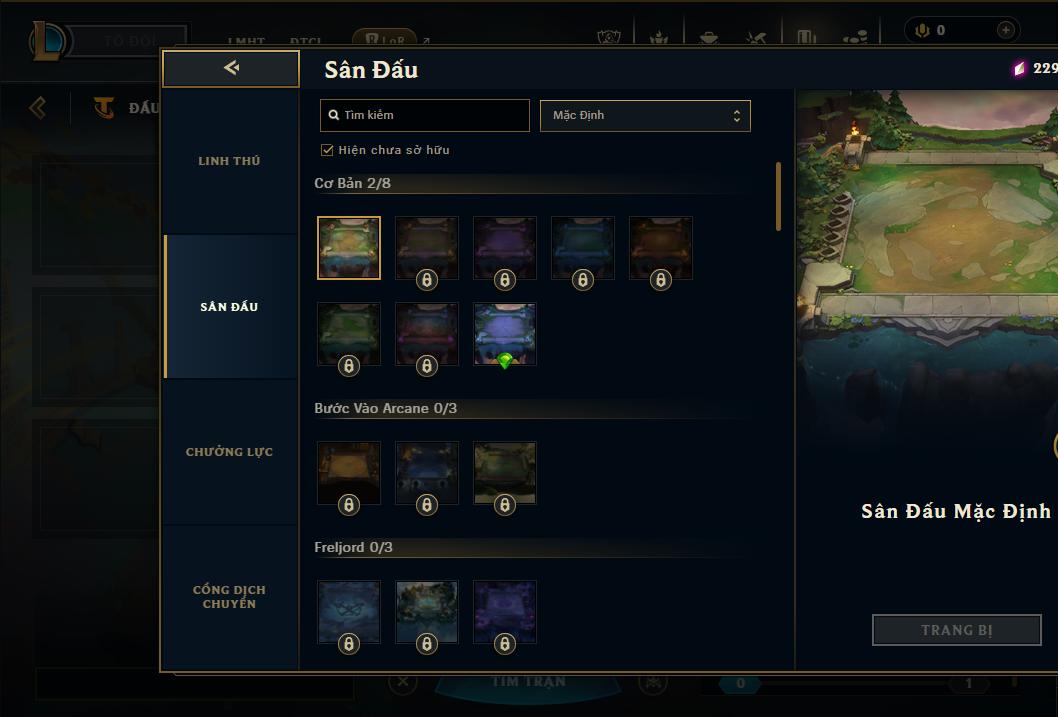The image size is (1058, 717).
Task: Select the first Bước Vào Arcane arena
Action: [349, 473]
